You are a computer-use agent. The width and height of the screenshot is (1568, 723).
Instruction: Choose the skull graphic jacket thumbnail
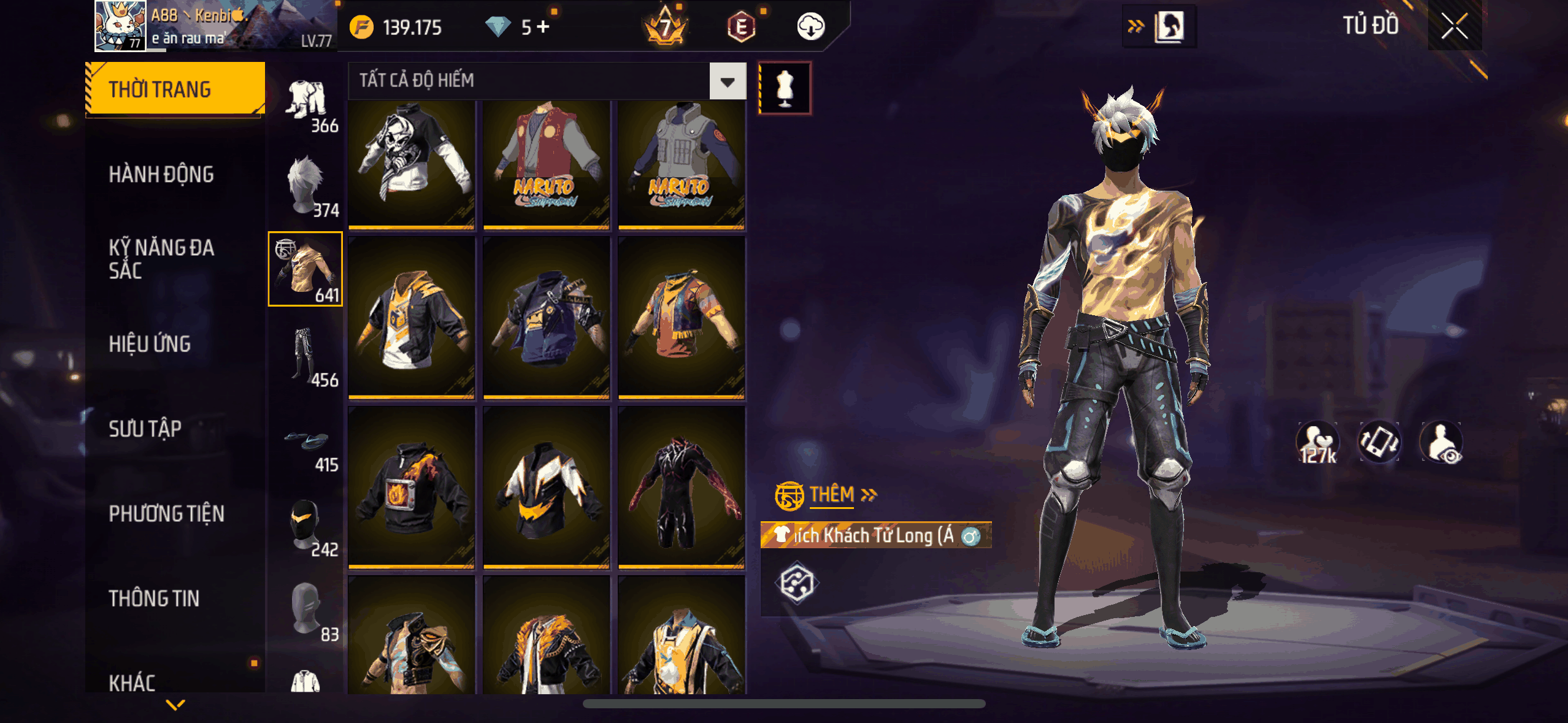click(412, 164)
